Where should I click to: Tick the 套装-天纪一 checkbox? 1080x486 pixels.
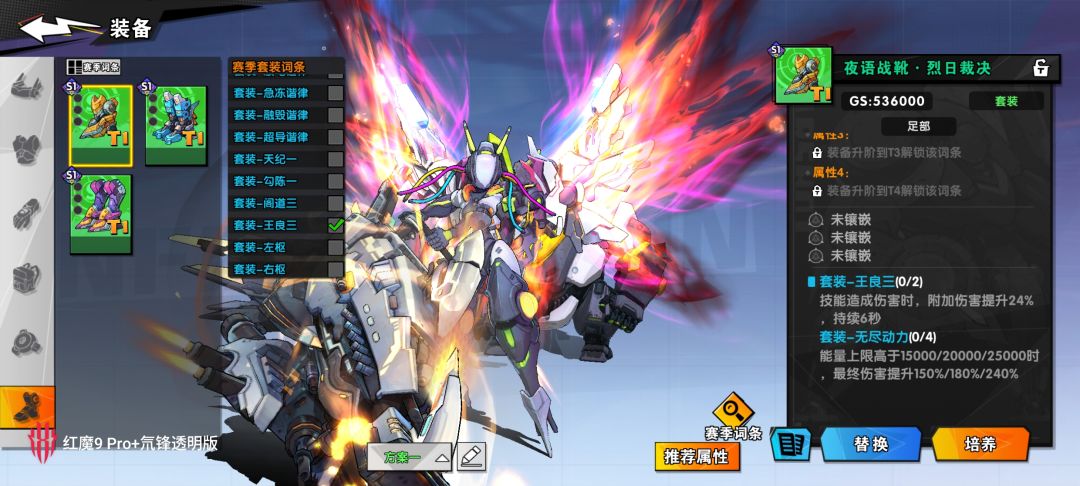point(336,159)
